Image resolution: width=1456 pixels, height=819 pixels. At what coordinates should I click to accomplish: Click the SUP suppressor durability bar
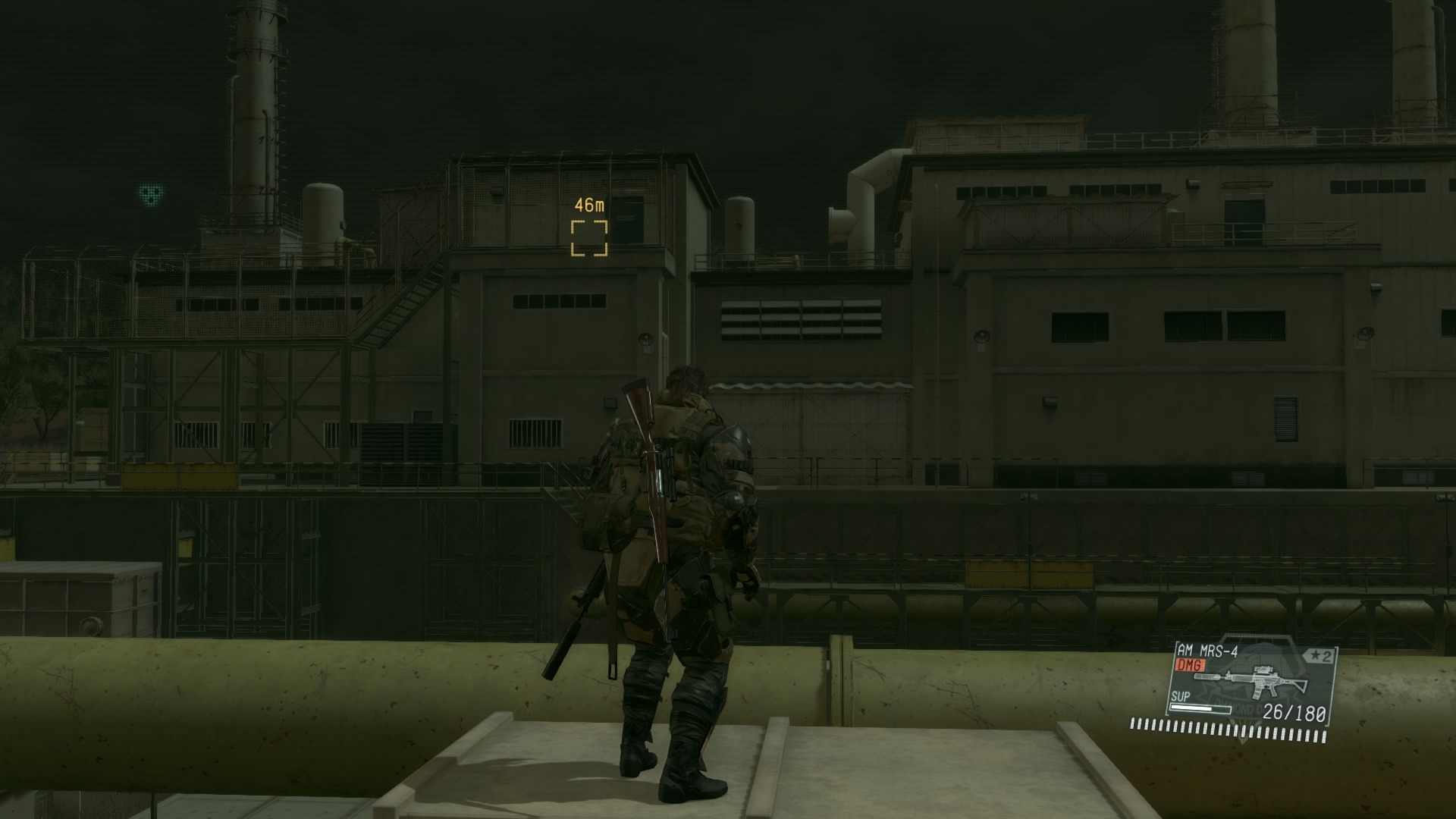pyautogui.click(x=1200, y=708)
